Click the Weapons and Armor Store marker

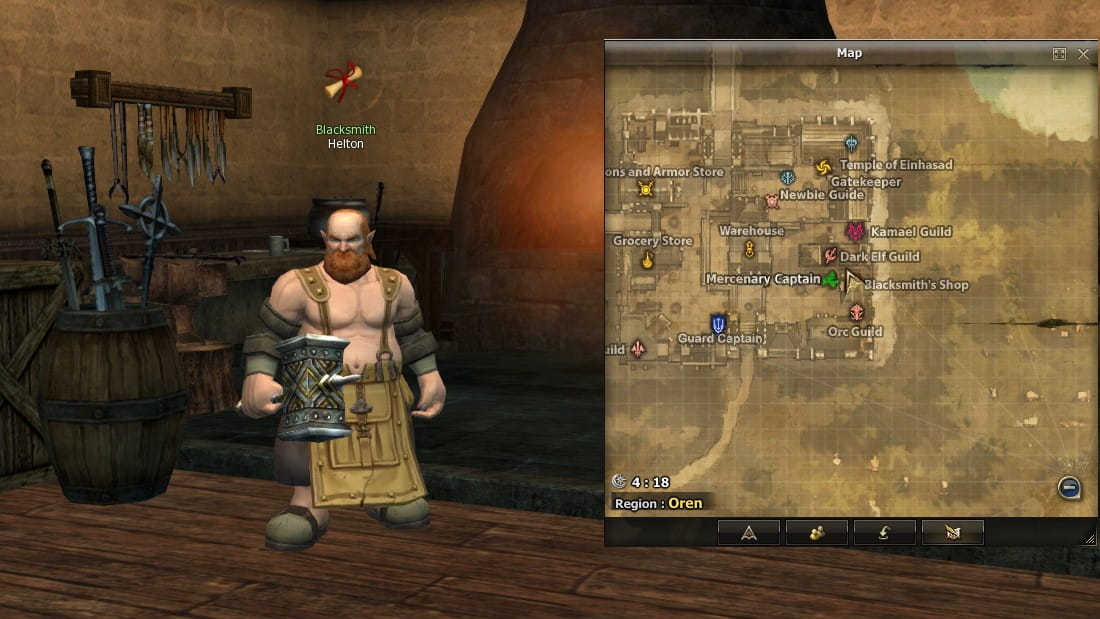point(645,189)
